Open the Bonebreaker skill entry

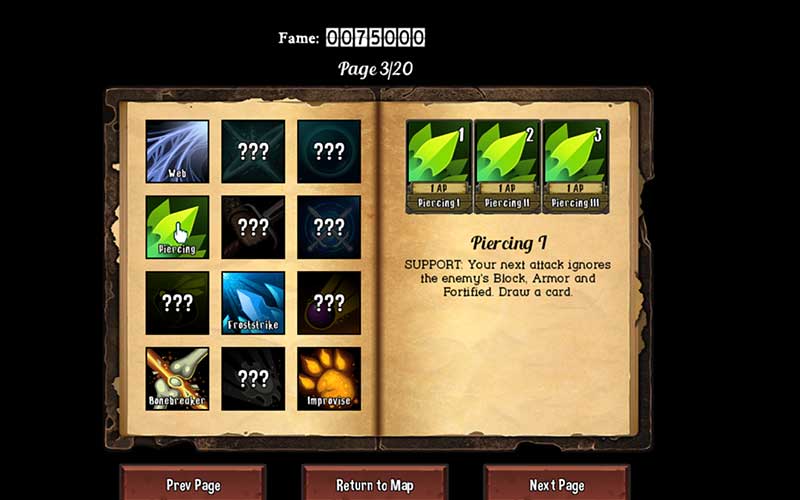[x=177, y=378]
